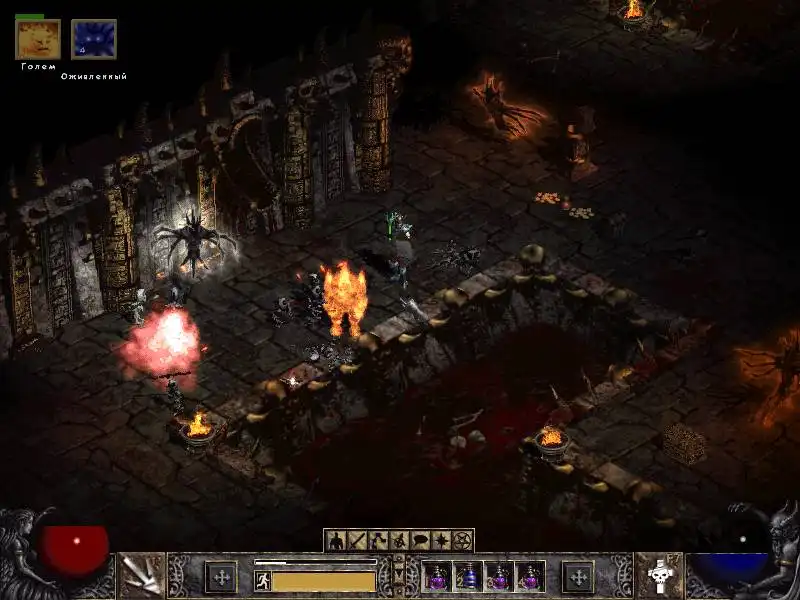Open the skill tree icon in mini panel

coord(378,541)
